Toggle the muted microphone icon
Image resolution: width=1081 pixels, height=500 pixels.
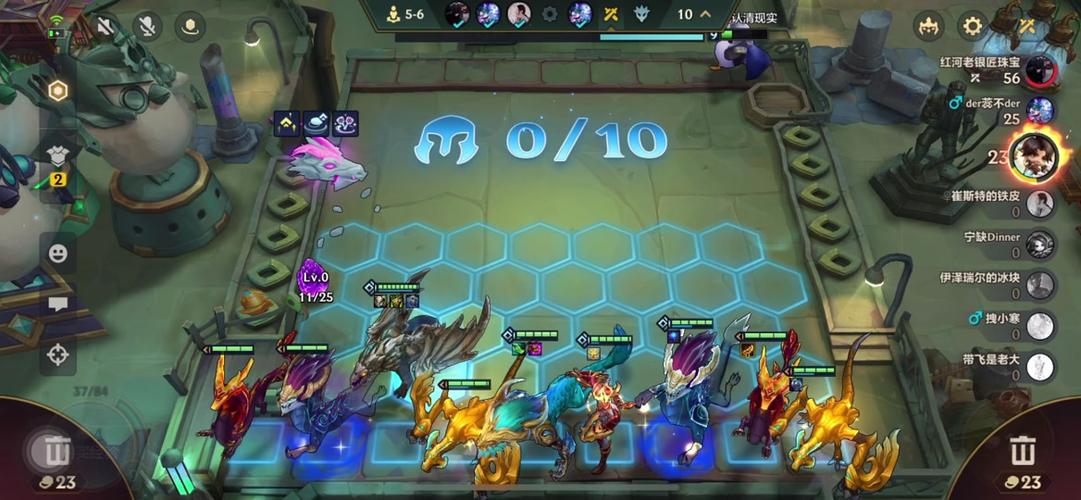[148, 26]
